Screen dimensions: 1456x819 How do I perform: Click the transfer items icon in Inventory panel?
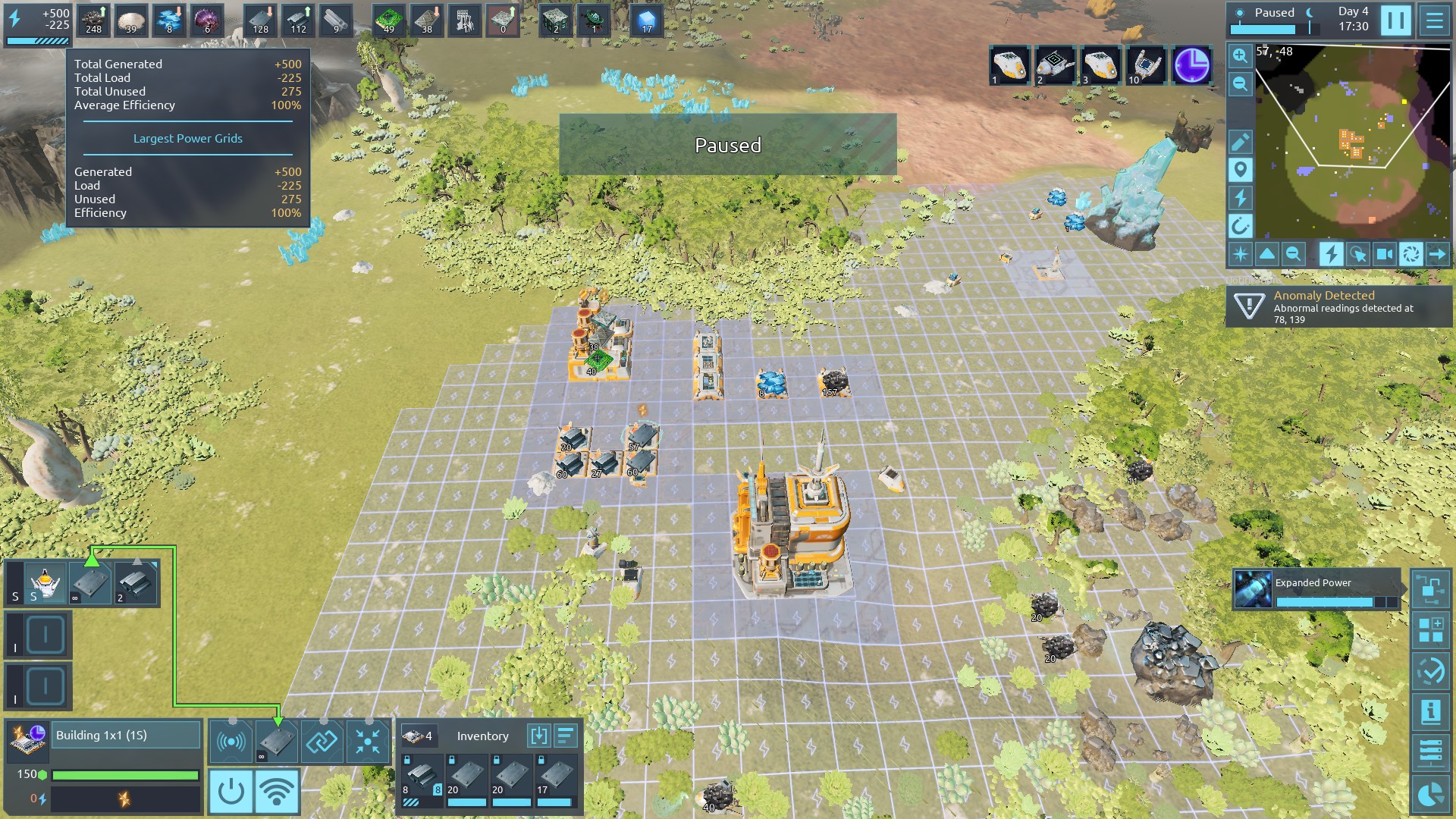(x=539, y=736)
